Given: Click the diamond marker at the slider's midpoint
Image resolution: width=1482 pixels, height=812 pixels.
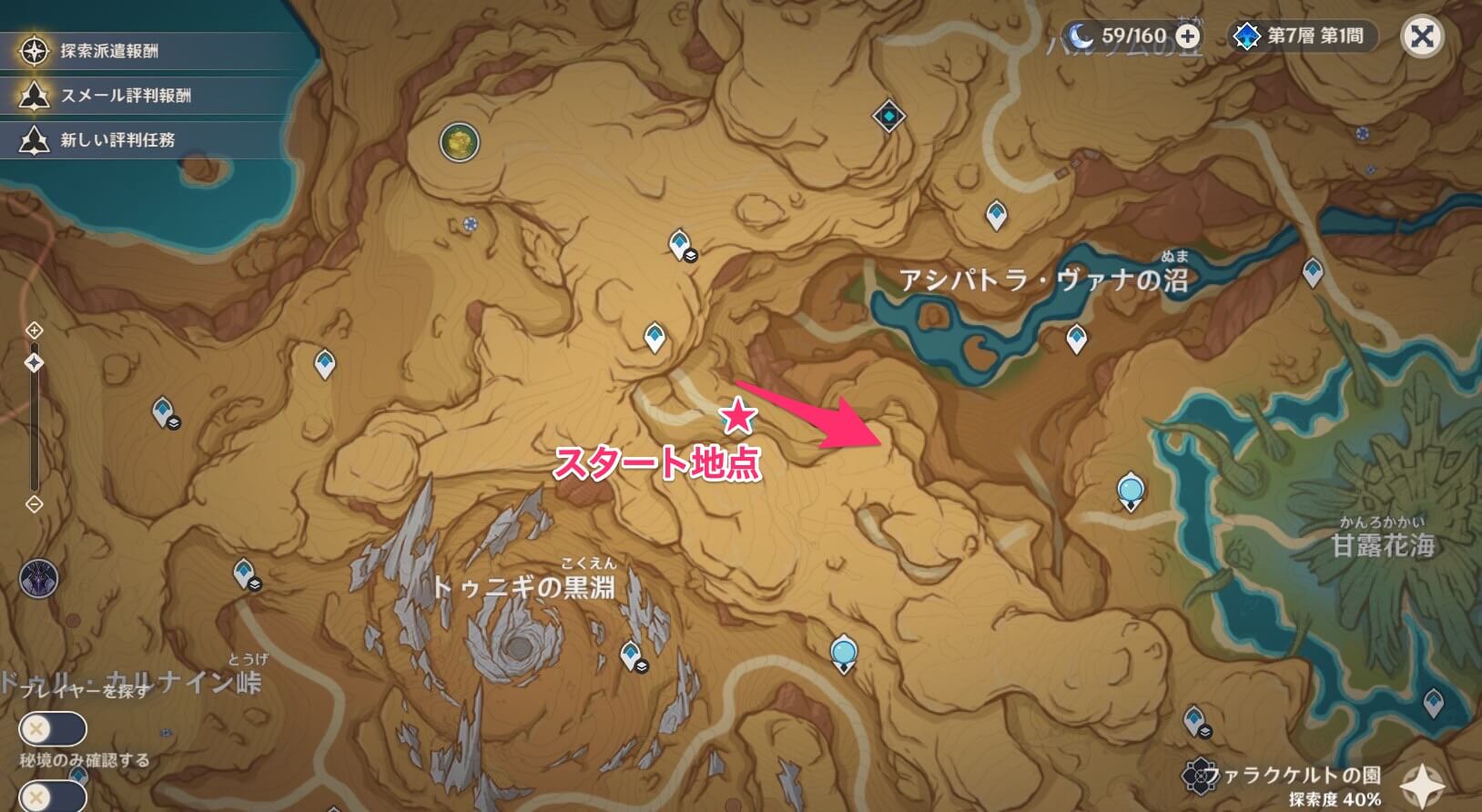Looking at the screenshot, I should coord(34,362).
